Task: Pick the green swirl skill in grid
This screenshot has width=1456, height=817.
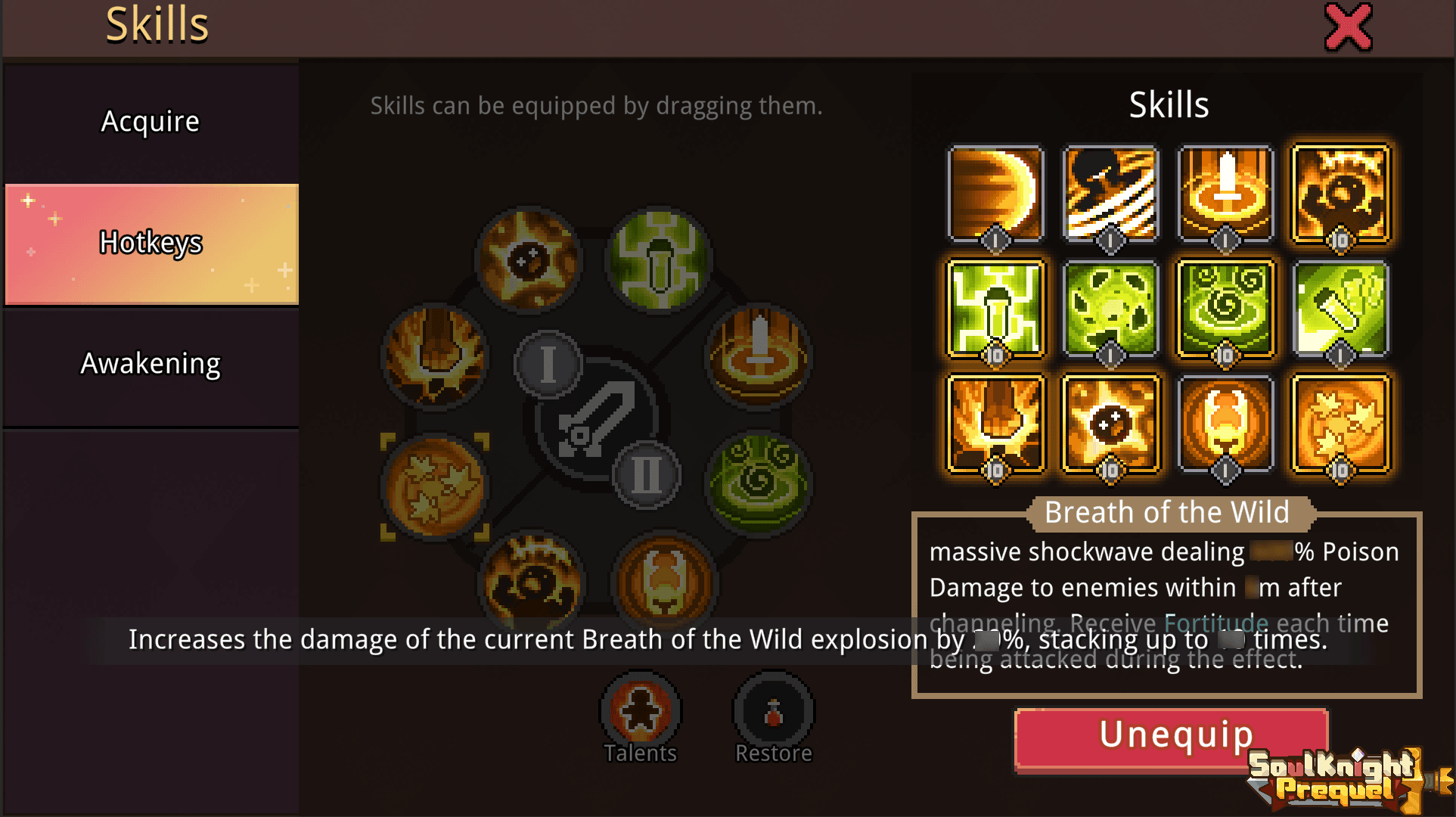Action: click(x=1225, y=309)
